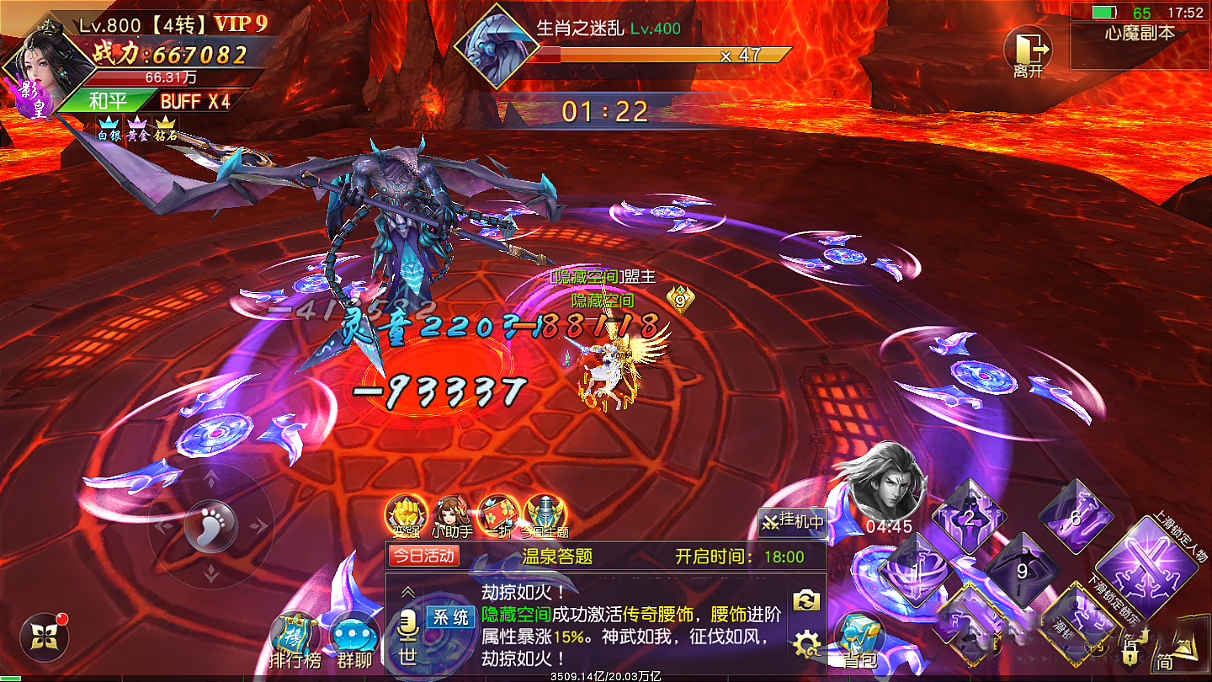Viewport: 1212px width, 682px height.
Task: Open the 今日主题 daily theme
Action: (x=544, y=515)
